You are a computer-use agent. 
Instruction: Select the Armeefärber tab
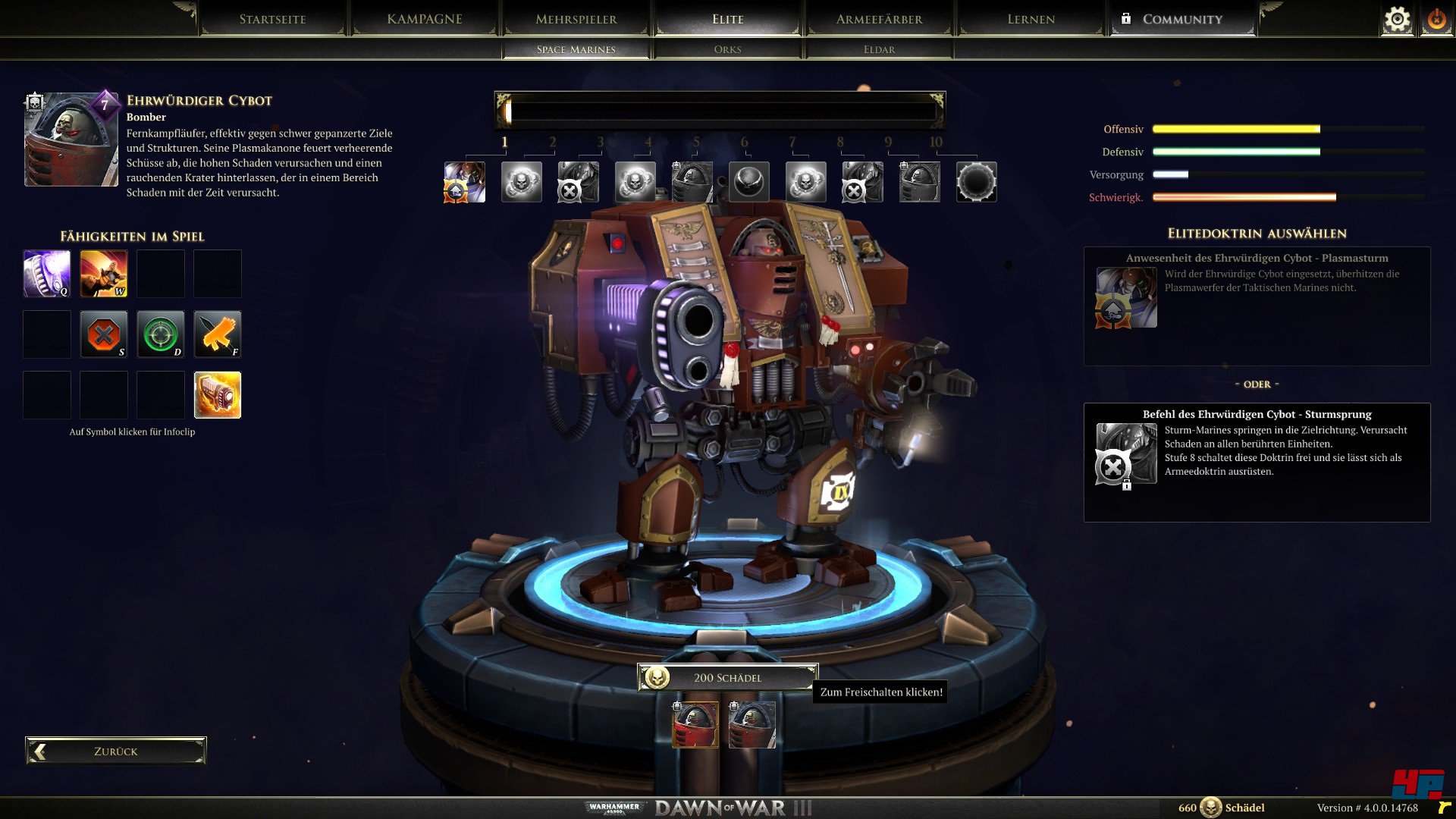coord(879,19)
